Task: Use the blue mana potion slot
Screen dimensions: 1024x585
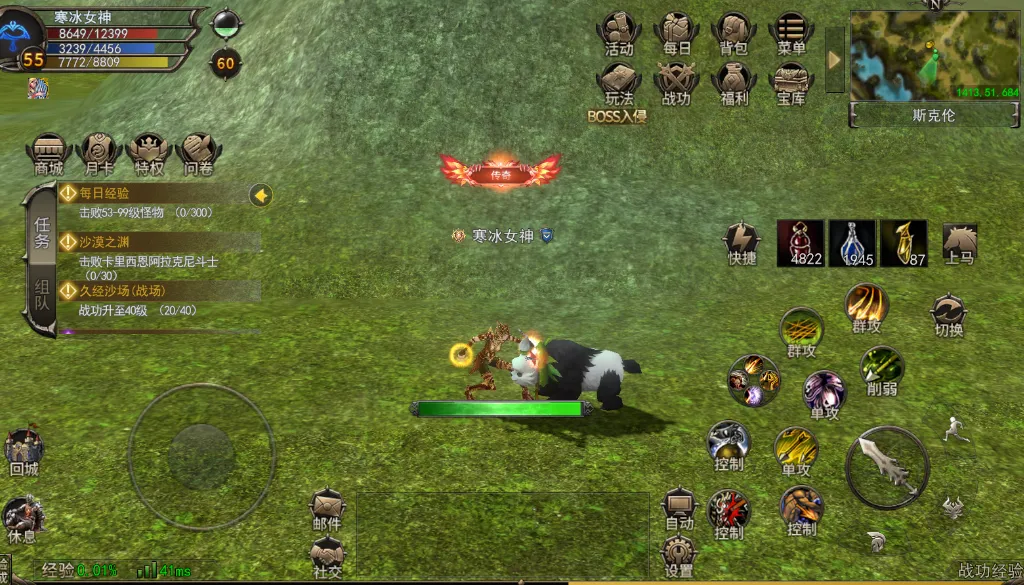Action: 852,243
